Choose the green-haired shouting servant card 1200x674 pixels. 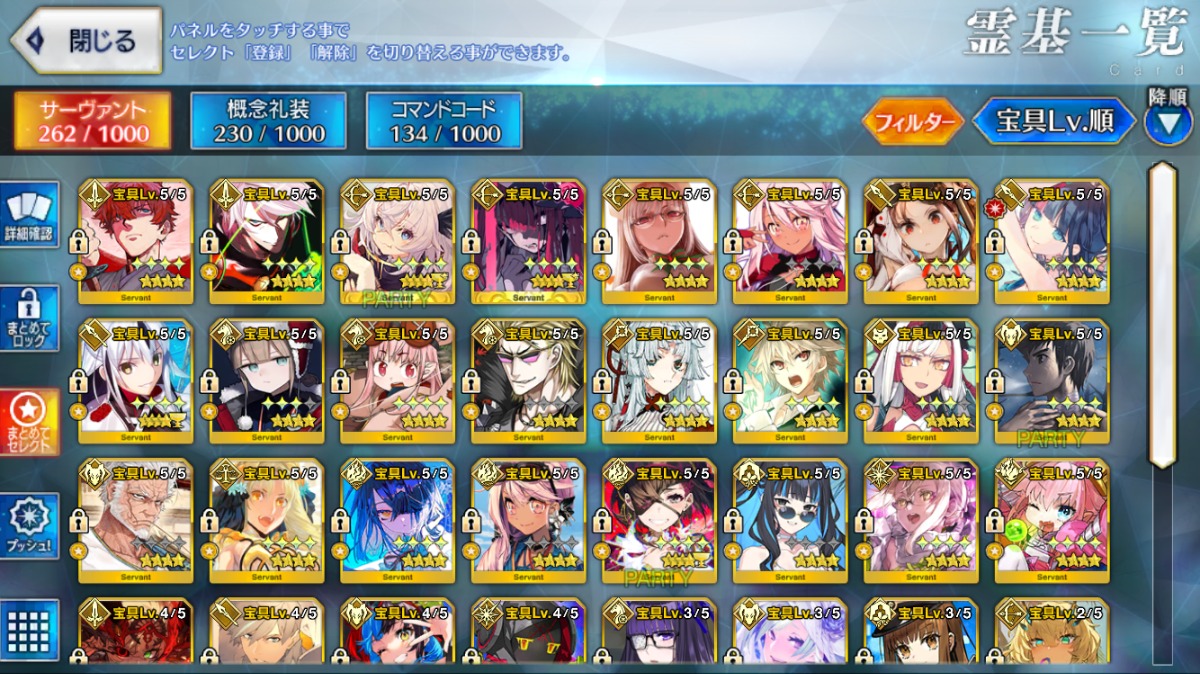click(790, 381)
